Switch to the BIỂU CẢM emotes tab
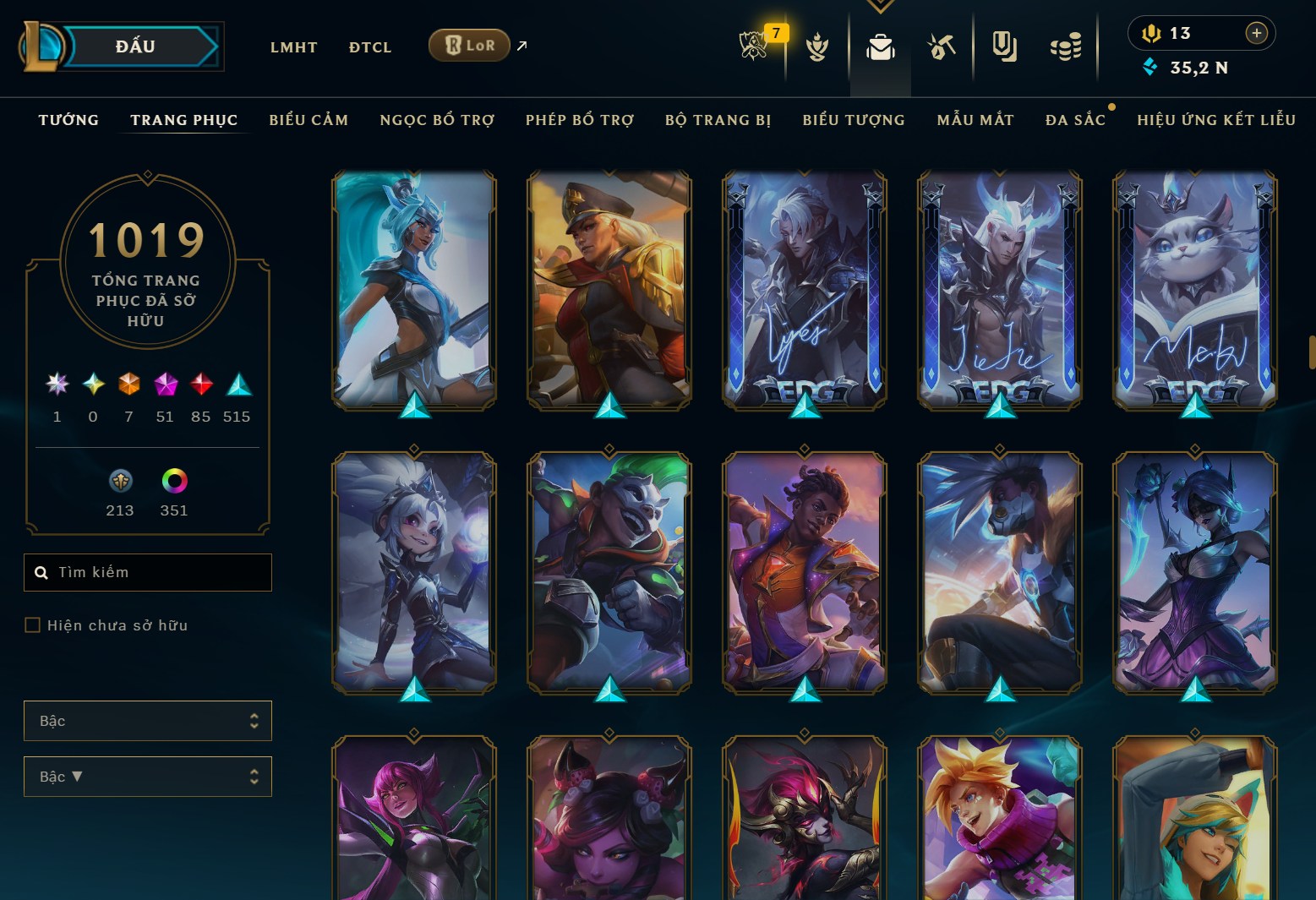The height and width of the screenshot is (900, 1316). (309, 120)
